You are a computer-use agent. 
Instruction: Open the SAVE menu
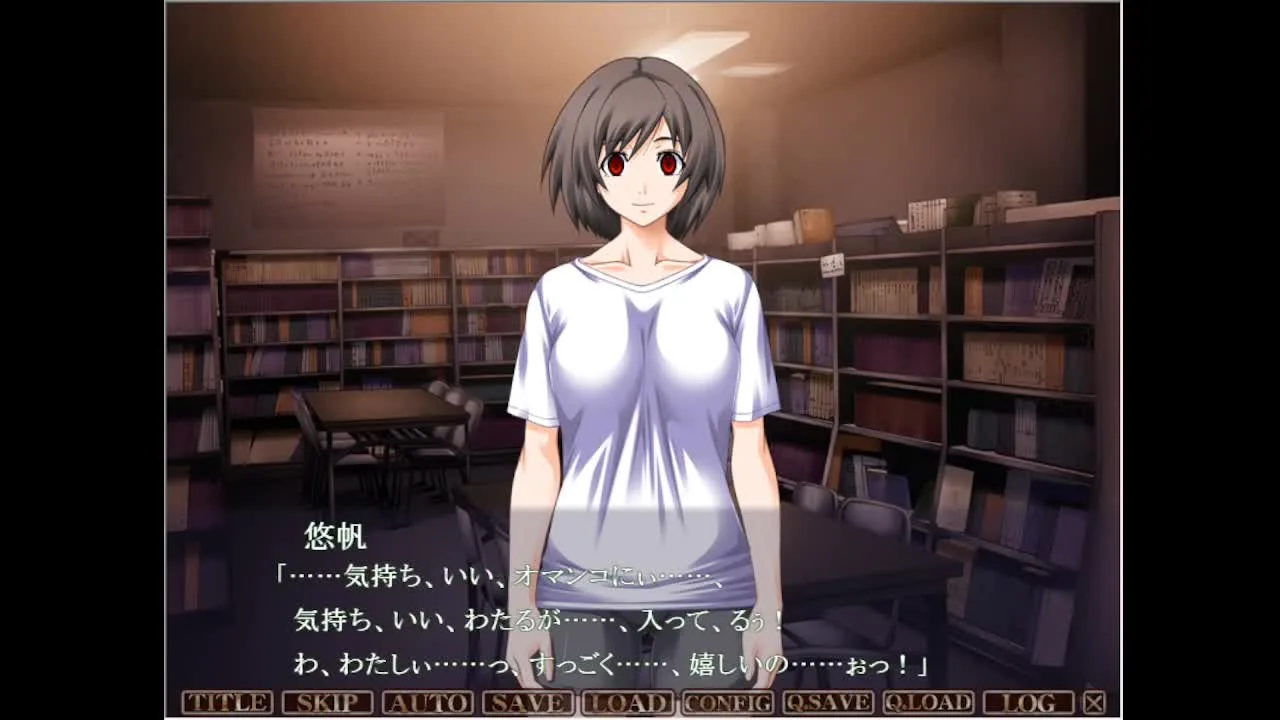click(x=527, y=702)
